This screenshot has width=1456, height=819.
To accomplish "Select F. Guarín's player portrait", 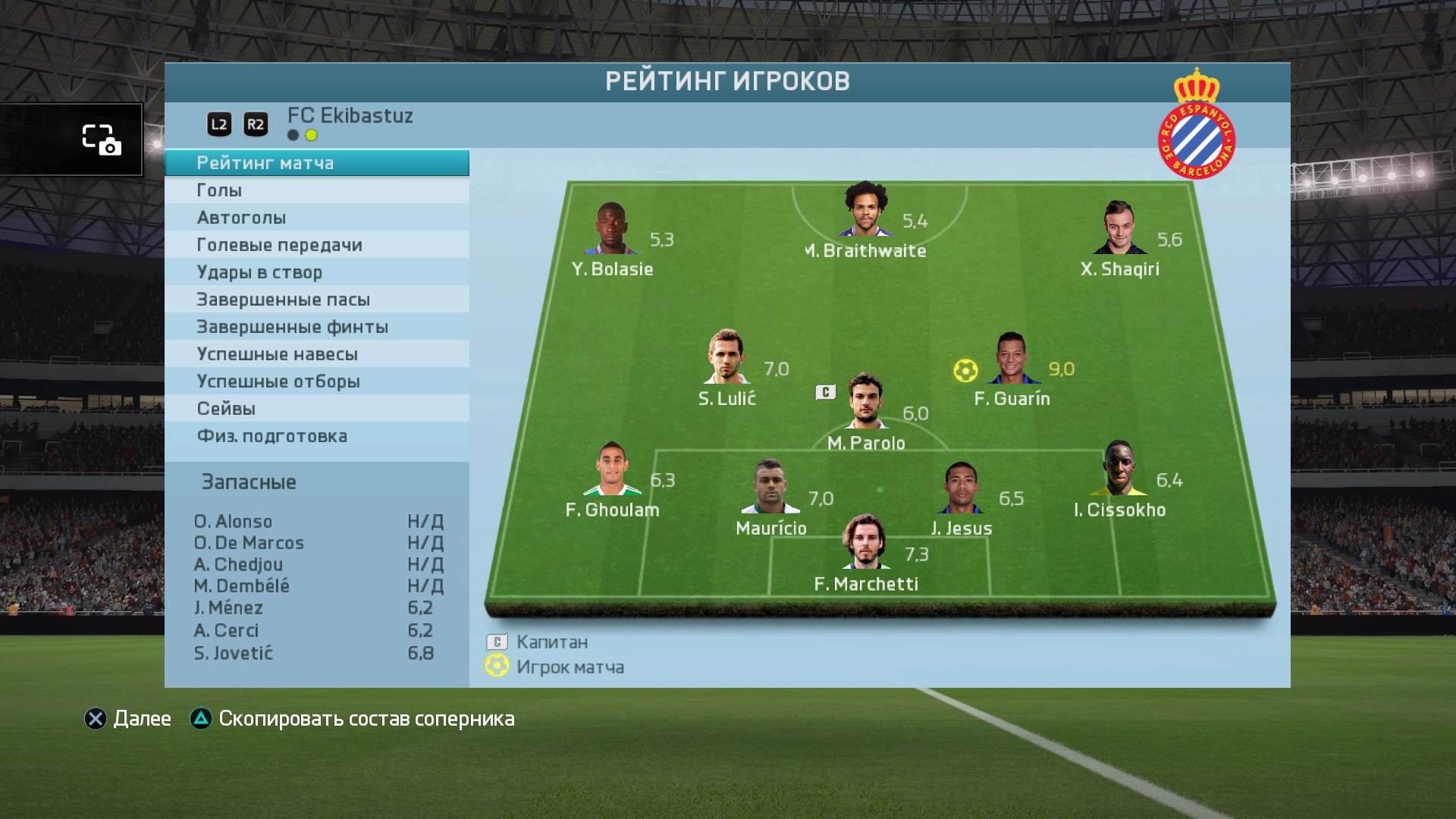I will [x=1011, y=359].
